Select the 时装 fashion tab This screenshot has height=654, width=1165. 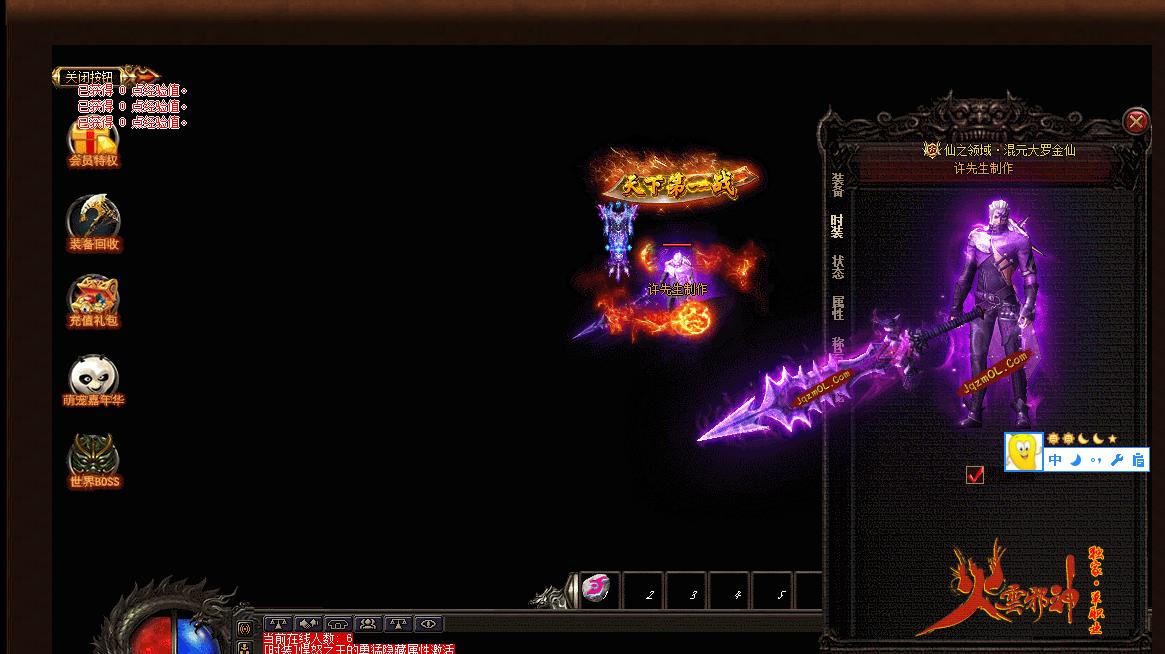click(x=837, y=226)
